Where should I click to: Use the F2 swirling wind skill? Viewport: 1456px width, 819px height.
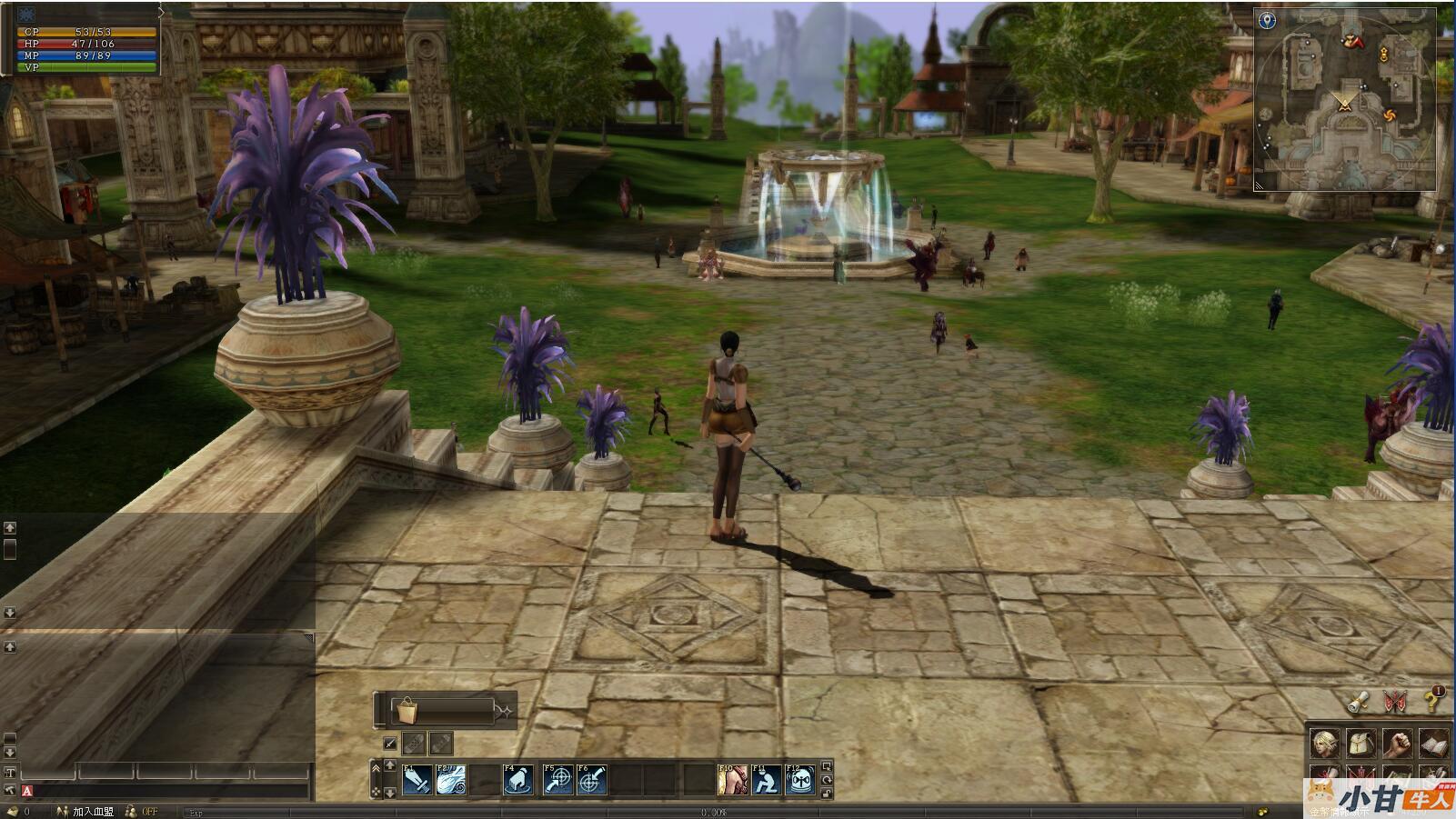coord(451,780)
